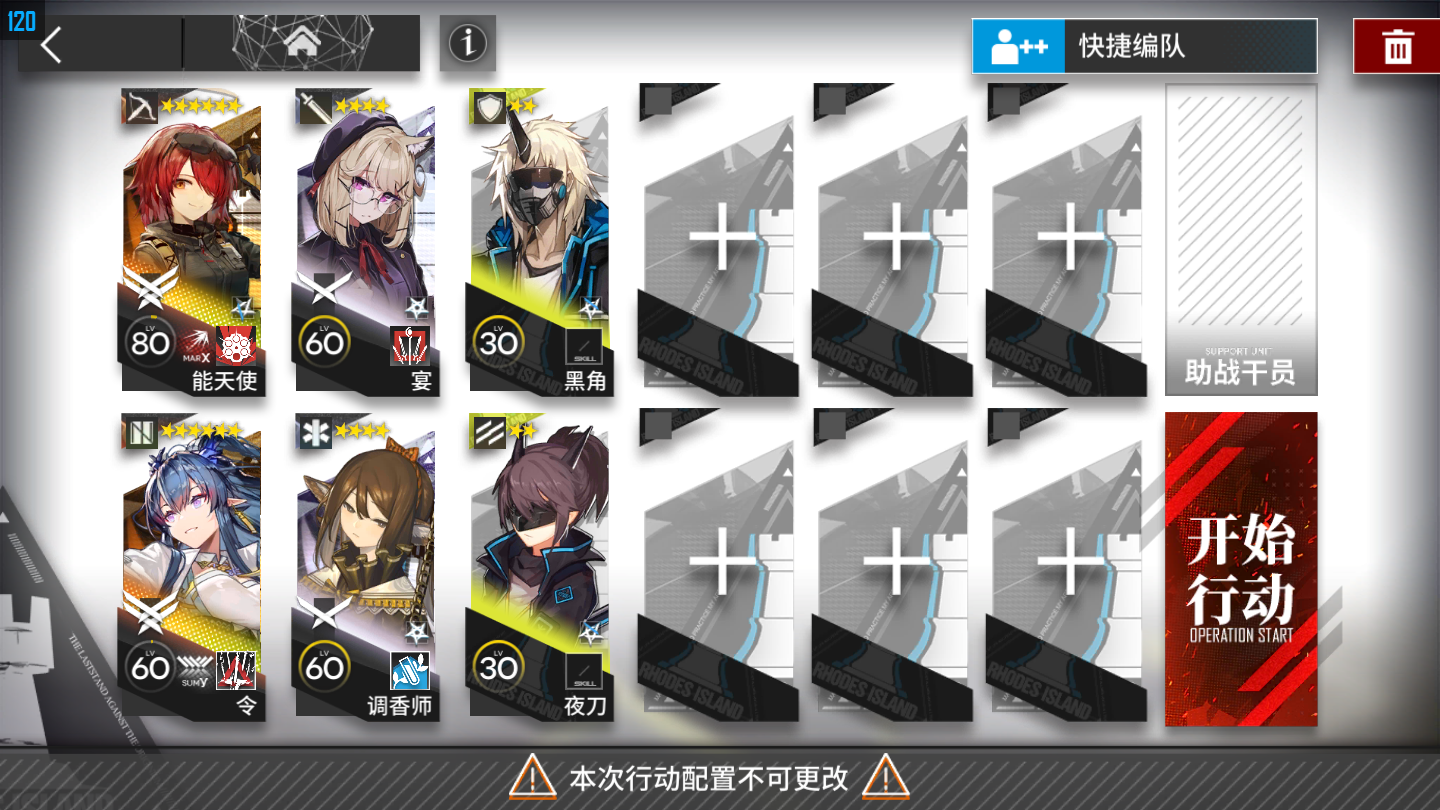Click 令's equipped skill icon
The width and height of the screenshot is (1440, 810).
pyautogui.click(x=235, y=668)
